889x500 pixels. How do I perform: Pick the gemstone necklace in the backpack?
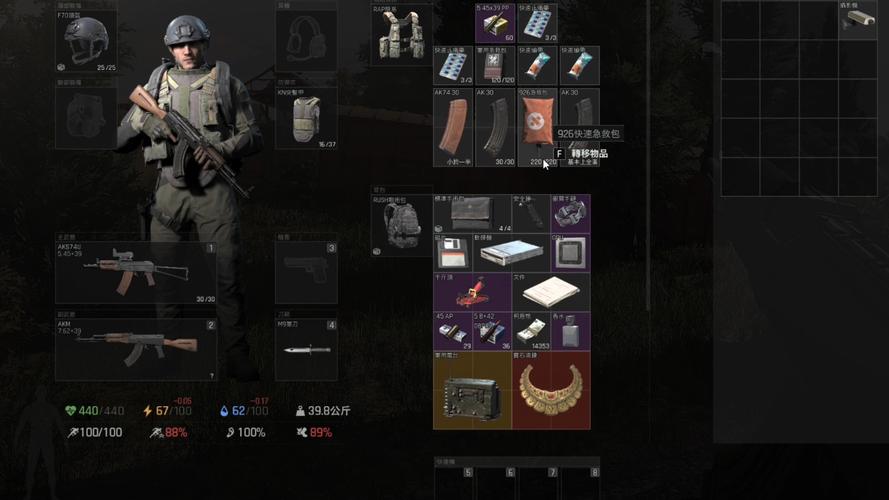[551, 390]
